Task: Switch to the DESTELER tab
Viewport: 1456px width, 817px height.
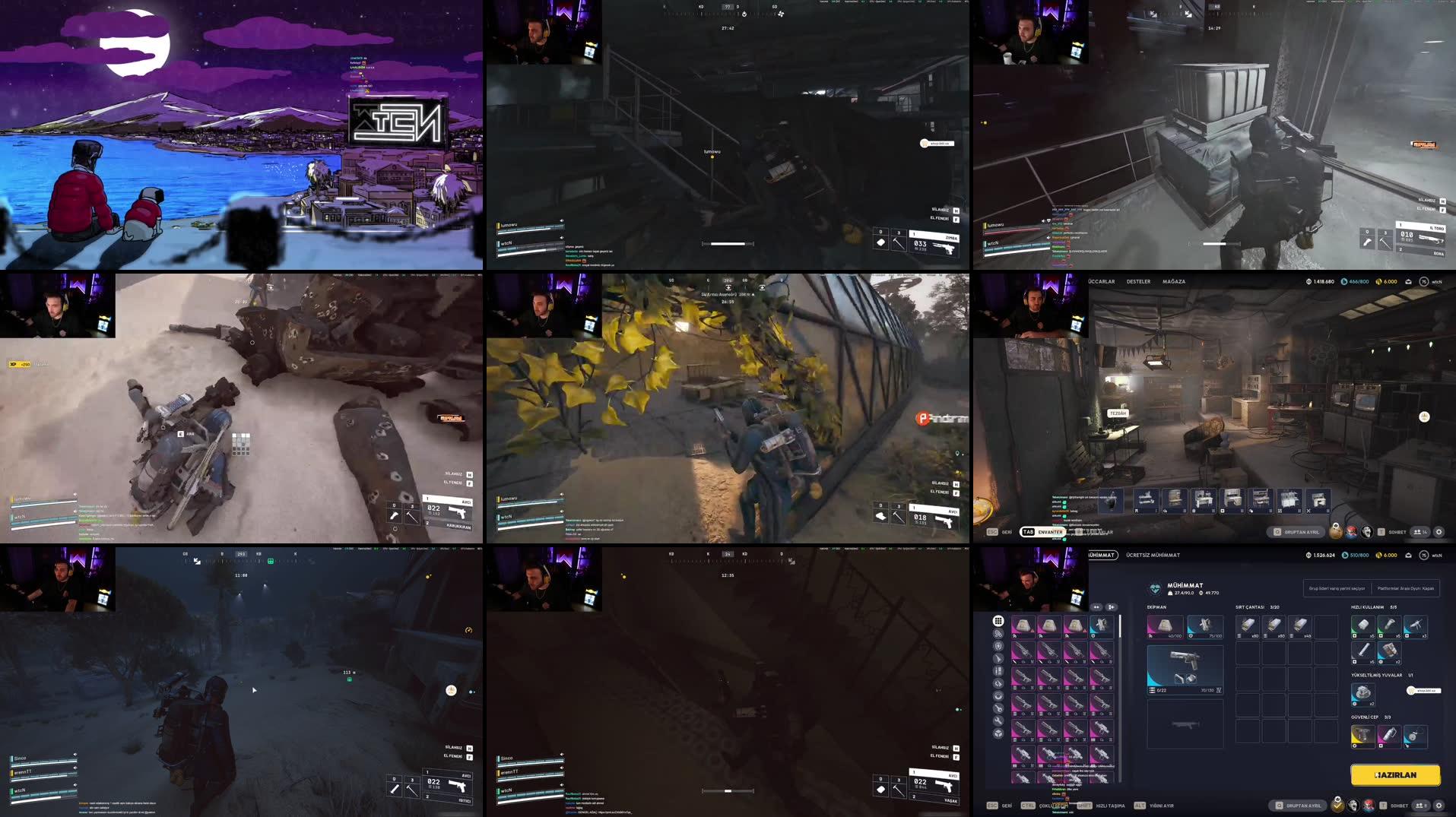Action: point(1139,281)
